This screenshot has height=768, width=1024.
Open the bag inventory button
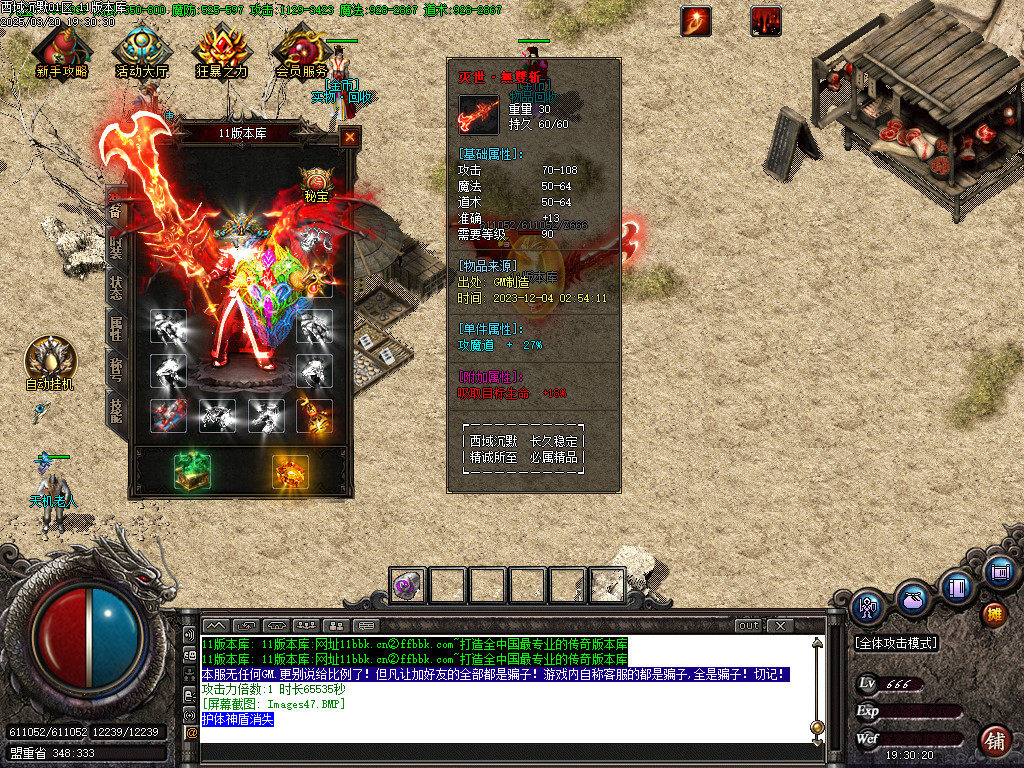tap(911, 600)
